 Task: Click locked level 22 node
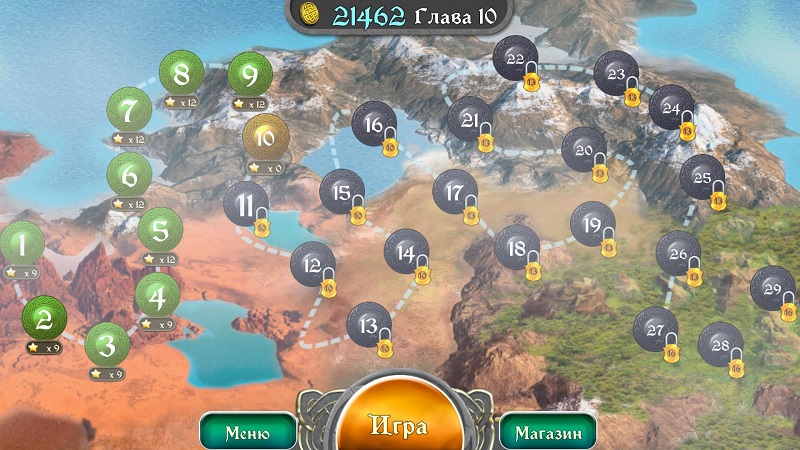tap(514, 58)
